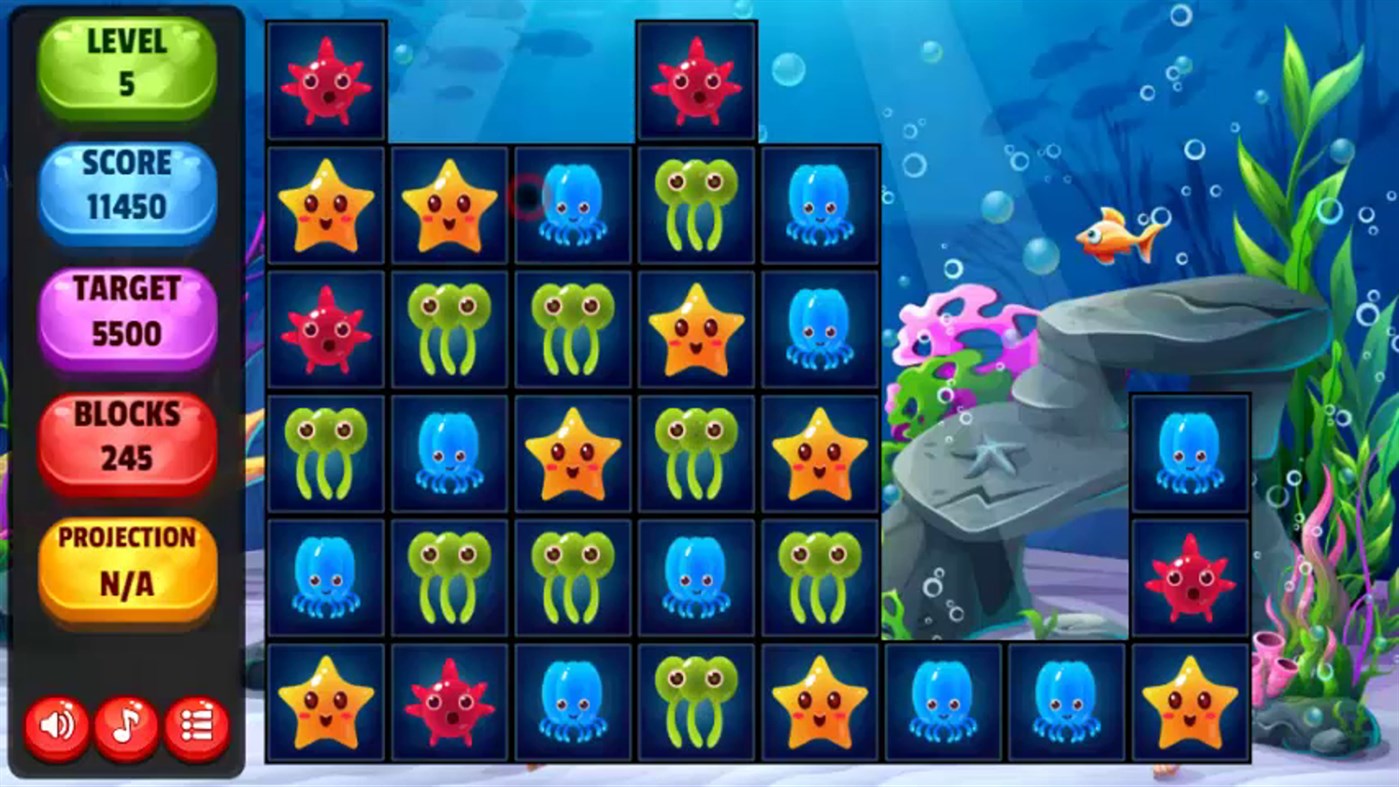Click the red starfish below the isolated jellyfish
The height and width of the screenshot is (787, 1399).
pyautogui.click(x=1190, y=576)
